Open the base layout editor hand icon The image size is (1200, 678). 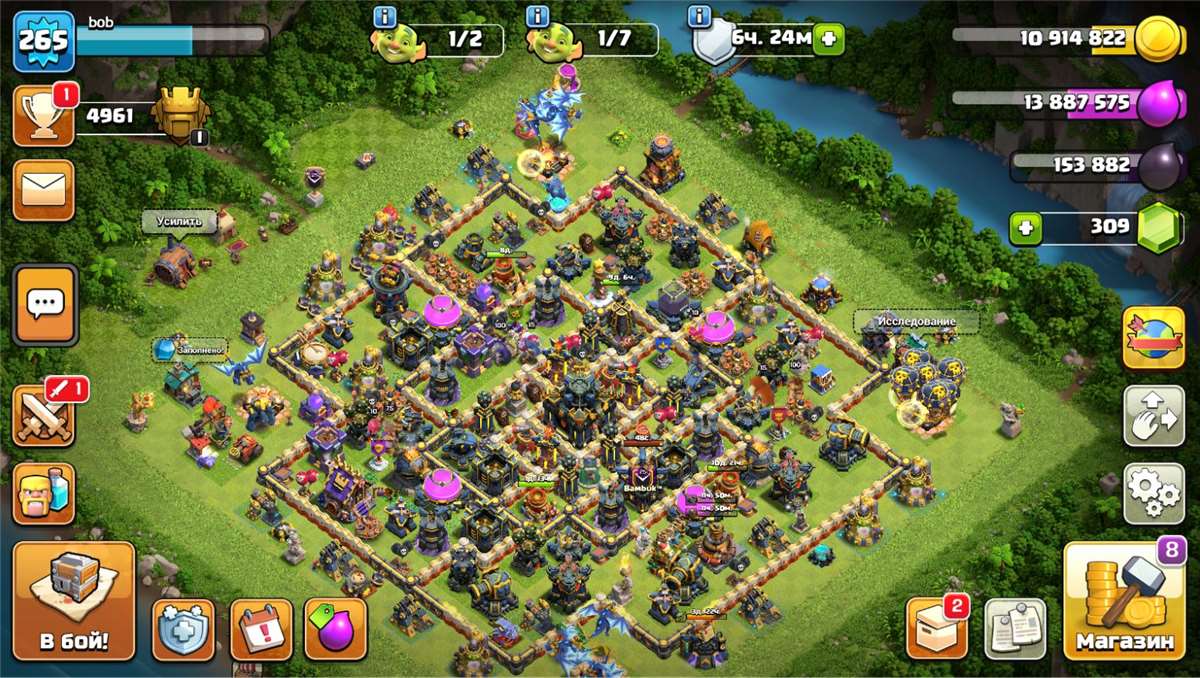[x=1154, y=415]
